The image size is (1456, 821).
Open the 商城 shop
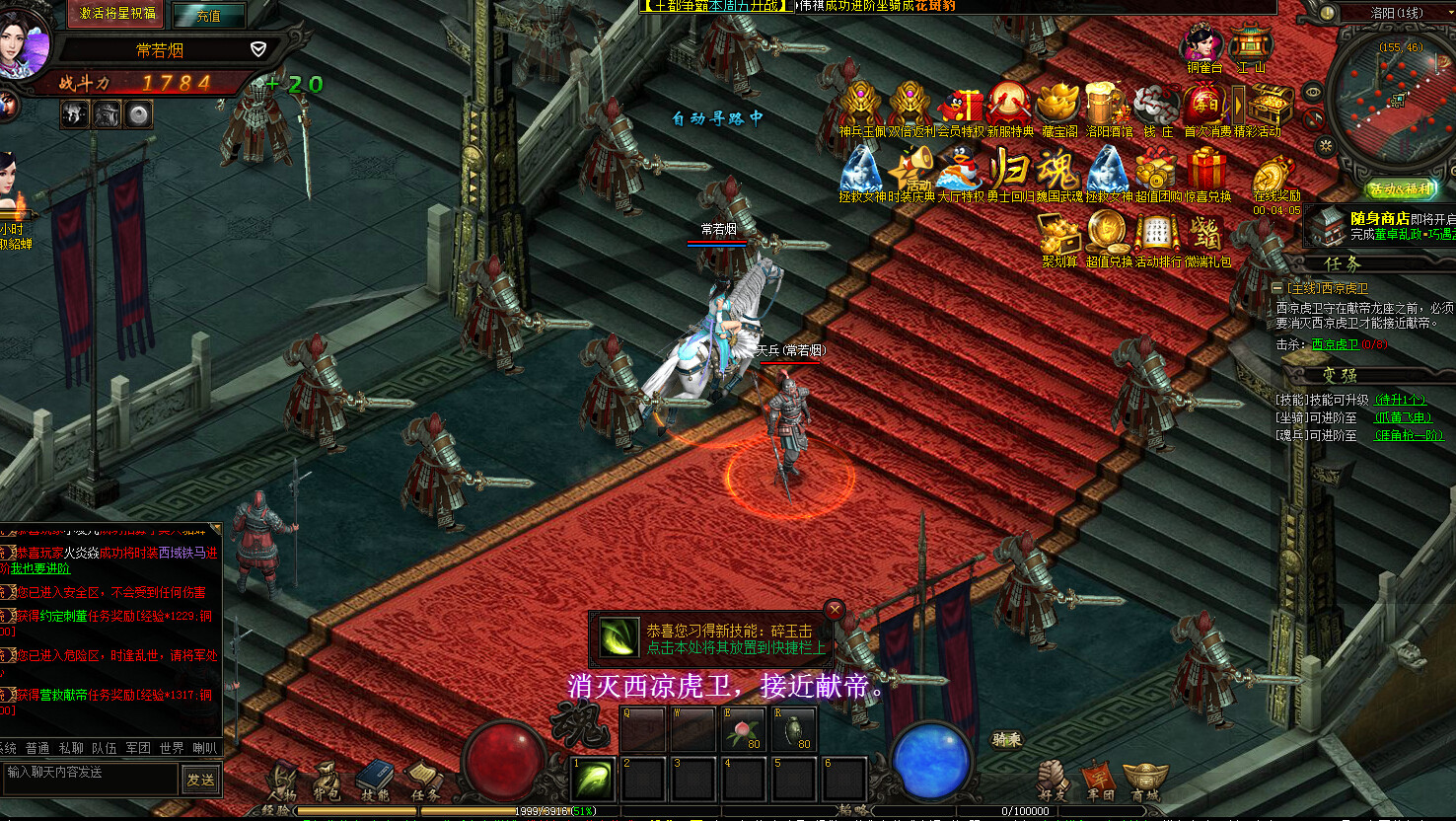(x=1145, y=781)
